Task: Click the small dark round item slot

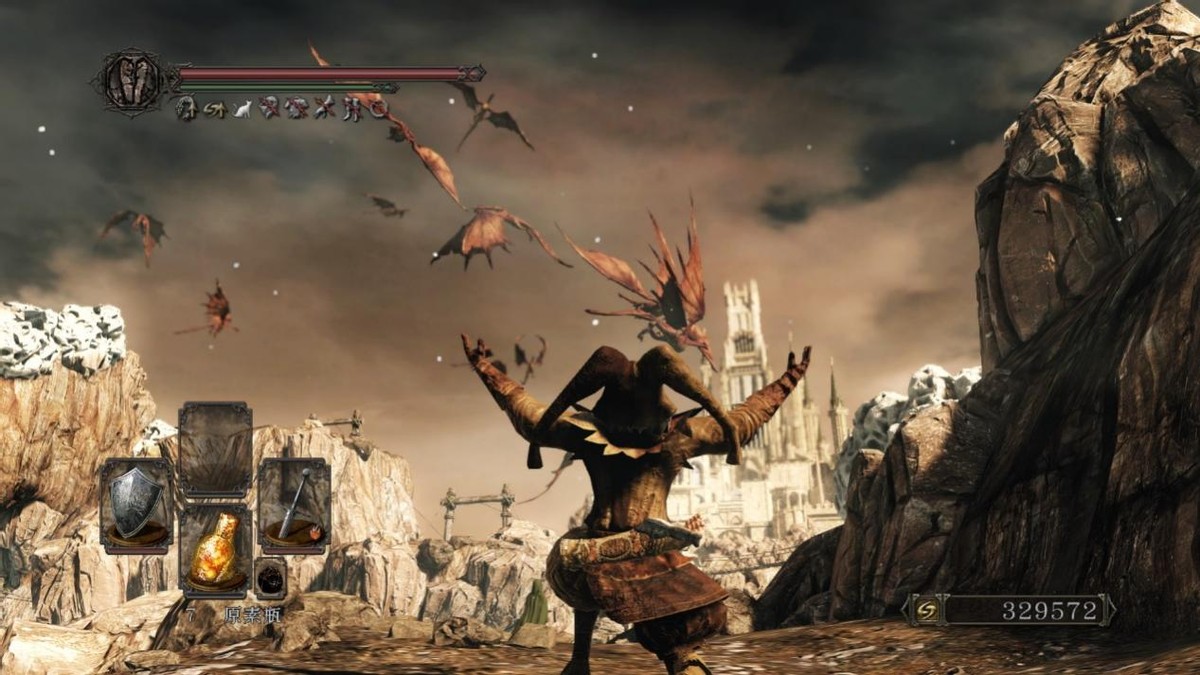Action: pos(270,577)
